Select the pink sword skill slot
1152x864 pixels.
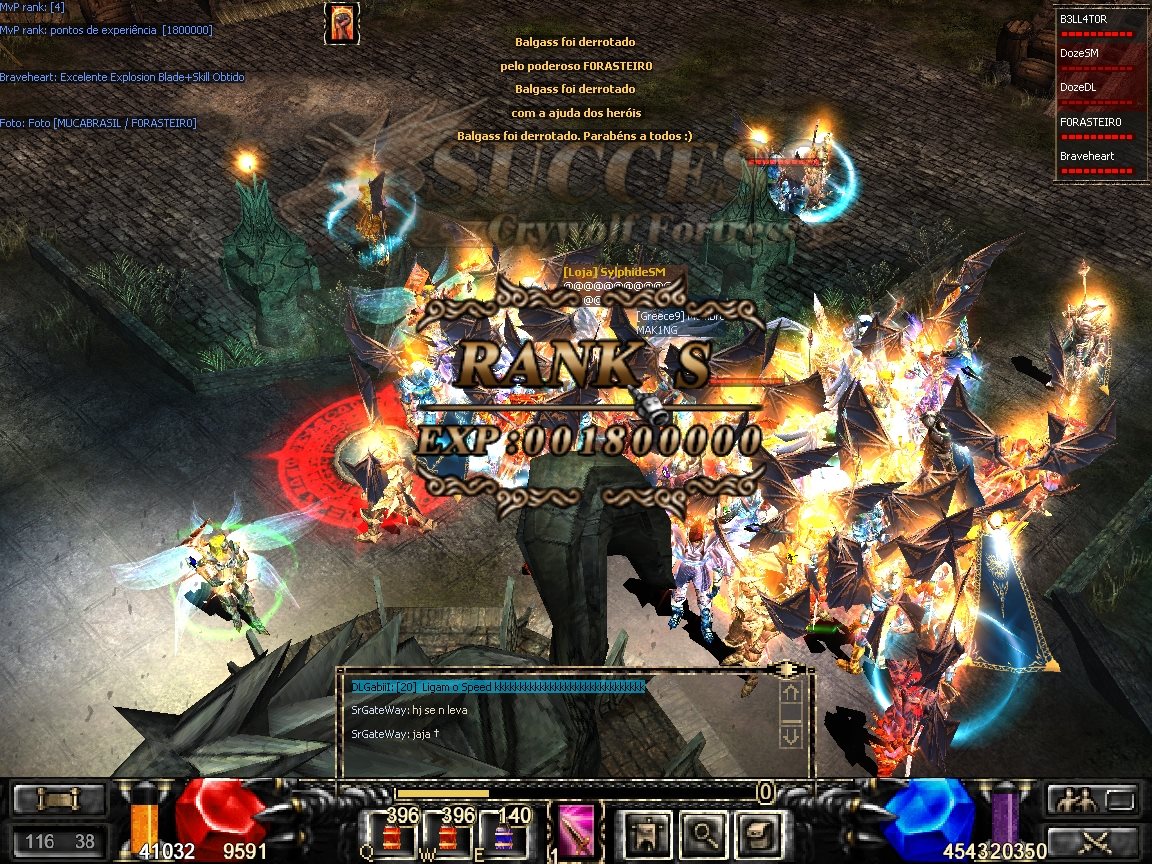576,831
